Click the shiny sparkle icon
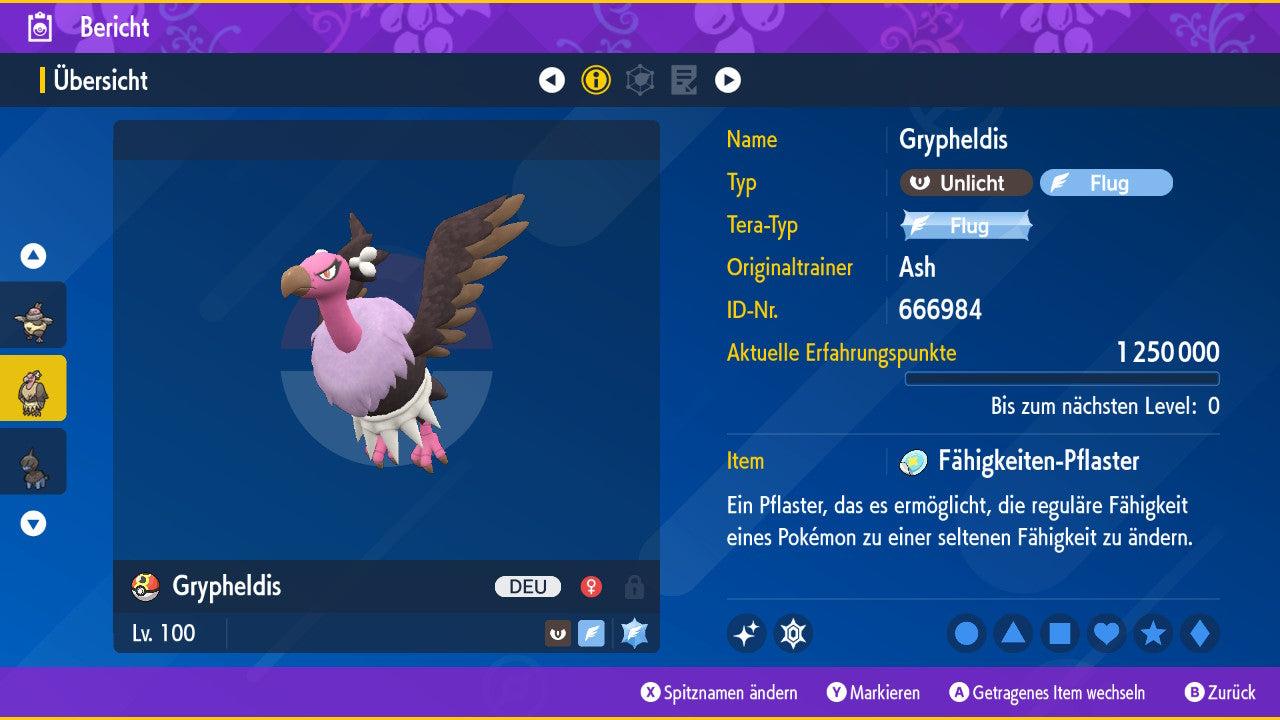The image size is (1280, 720). (x=746, y=633)
